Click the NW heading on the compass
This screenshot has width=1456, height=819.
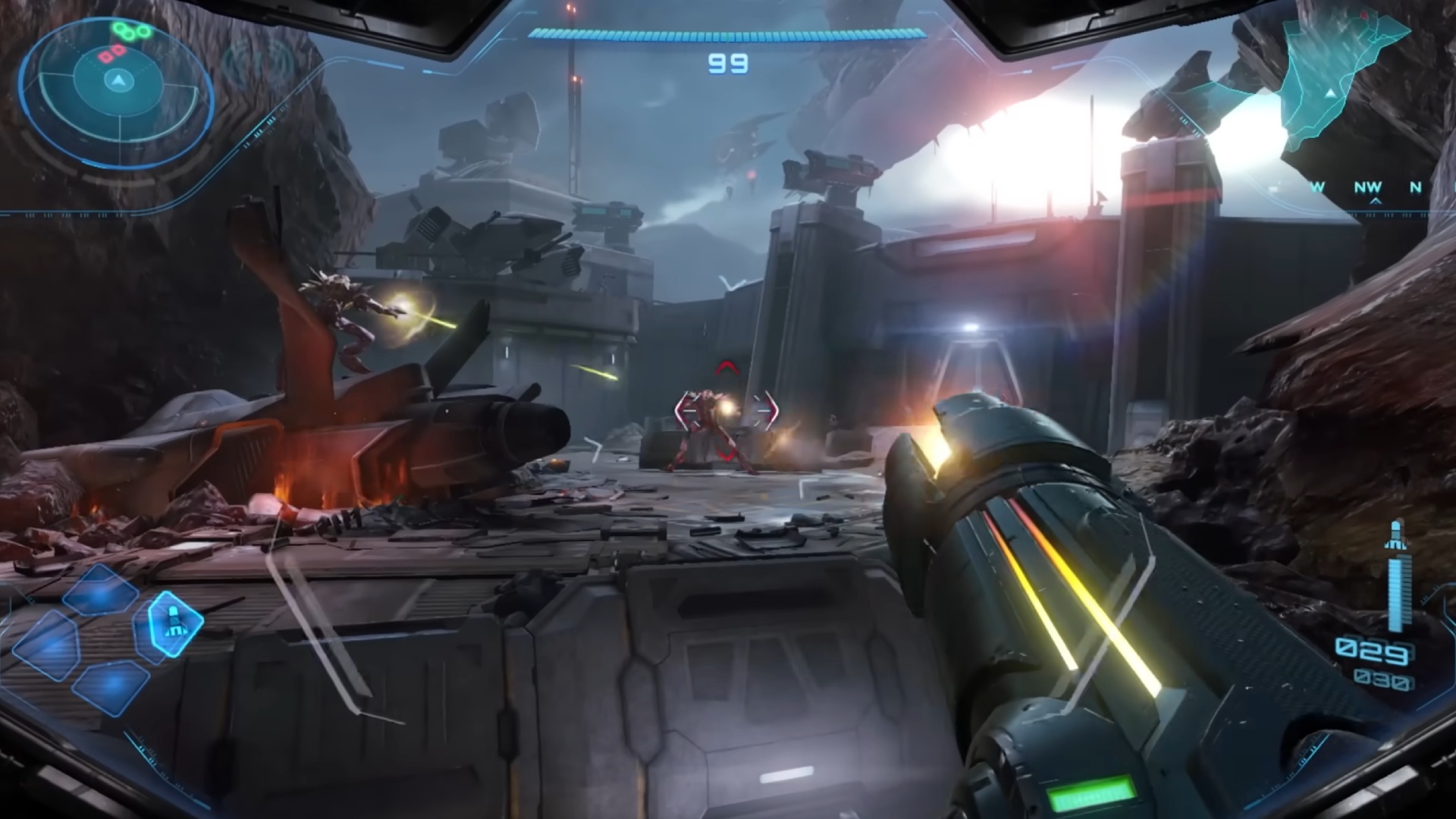[1368, 187]
